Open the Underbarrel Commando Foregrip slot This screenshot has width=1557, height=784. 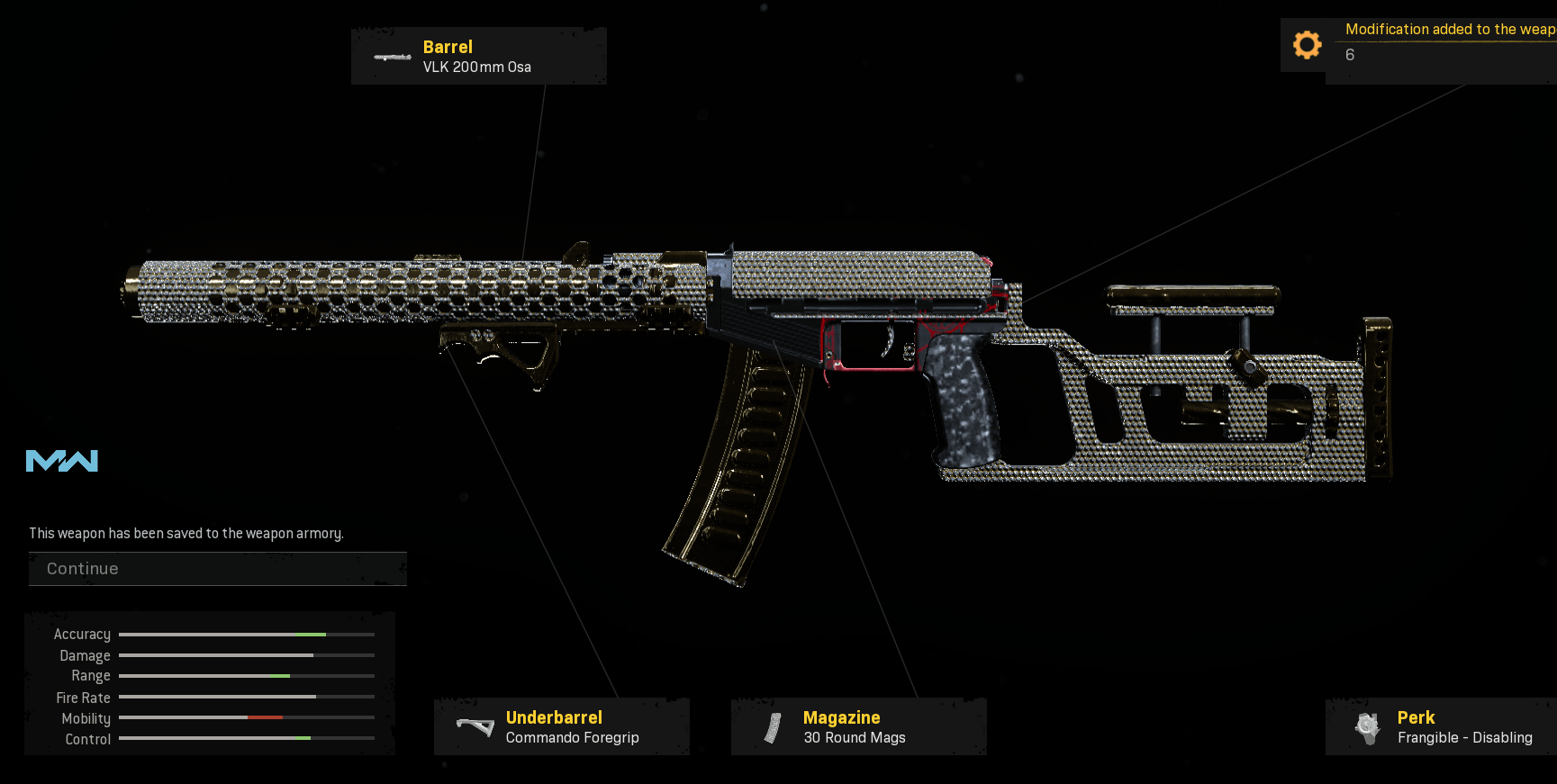(x=561, y=726)
